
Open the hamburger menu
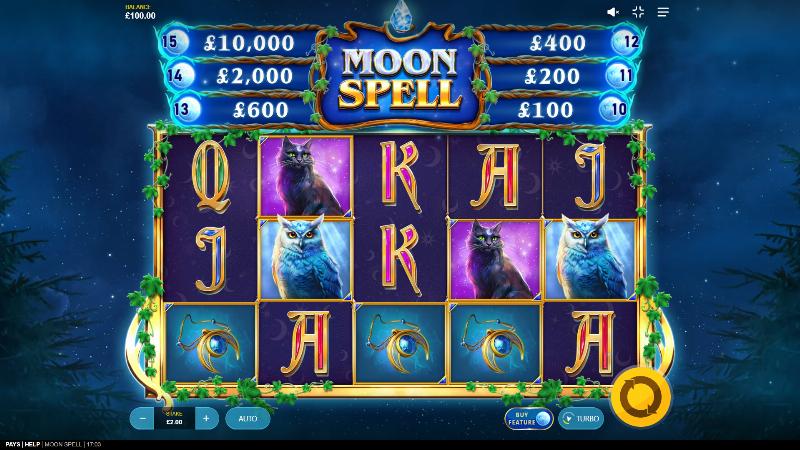click(x=663, y=12)
